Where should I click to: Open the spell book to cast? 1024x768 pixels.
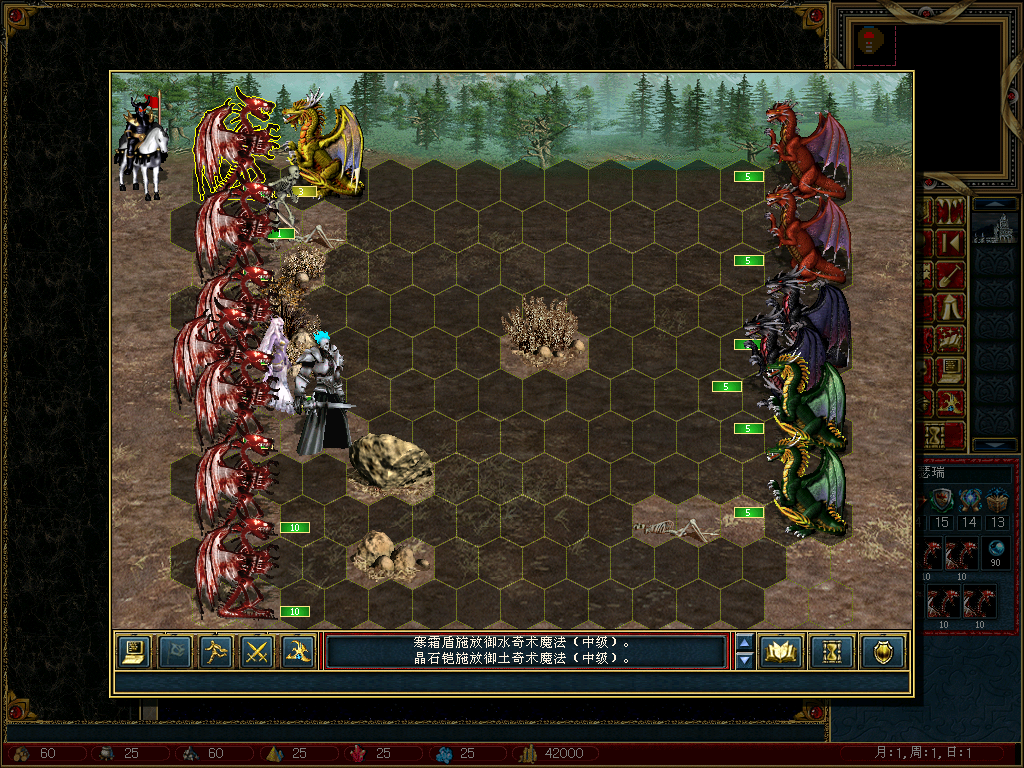coord(780,652)
